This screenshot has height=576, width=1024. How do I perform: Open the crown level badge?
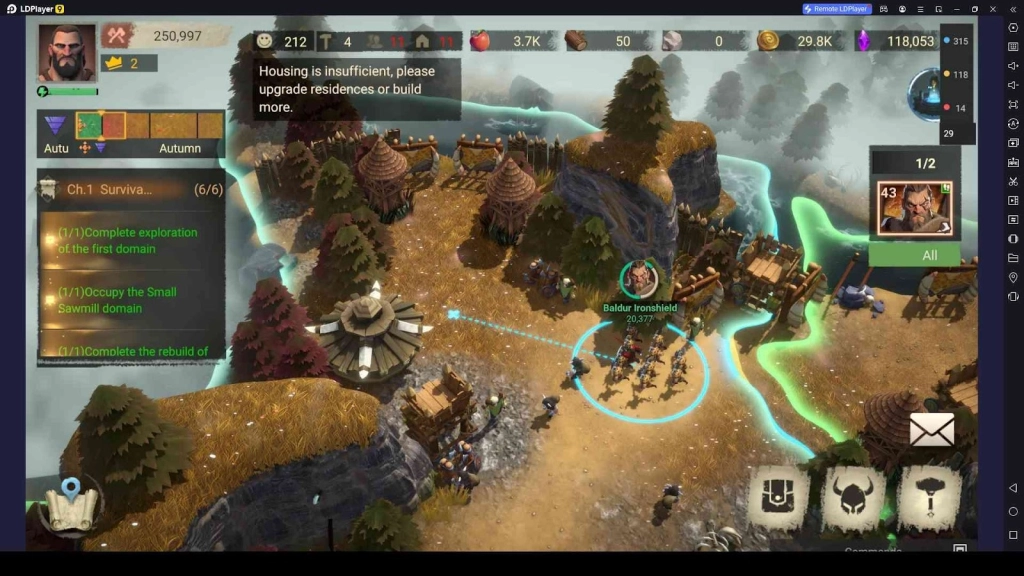tap(130, 63)
